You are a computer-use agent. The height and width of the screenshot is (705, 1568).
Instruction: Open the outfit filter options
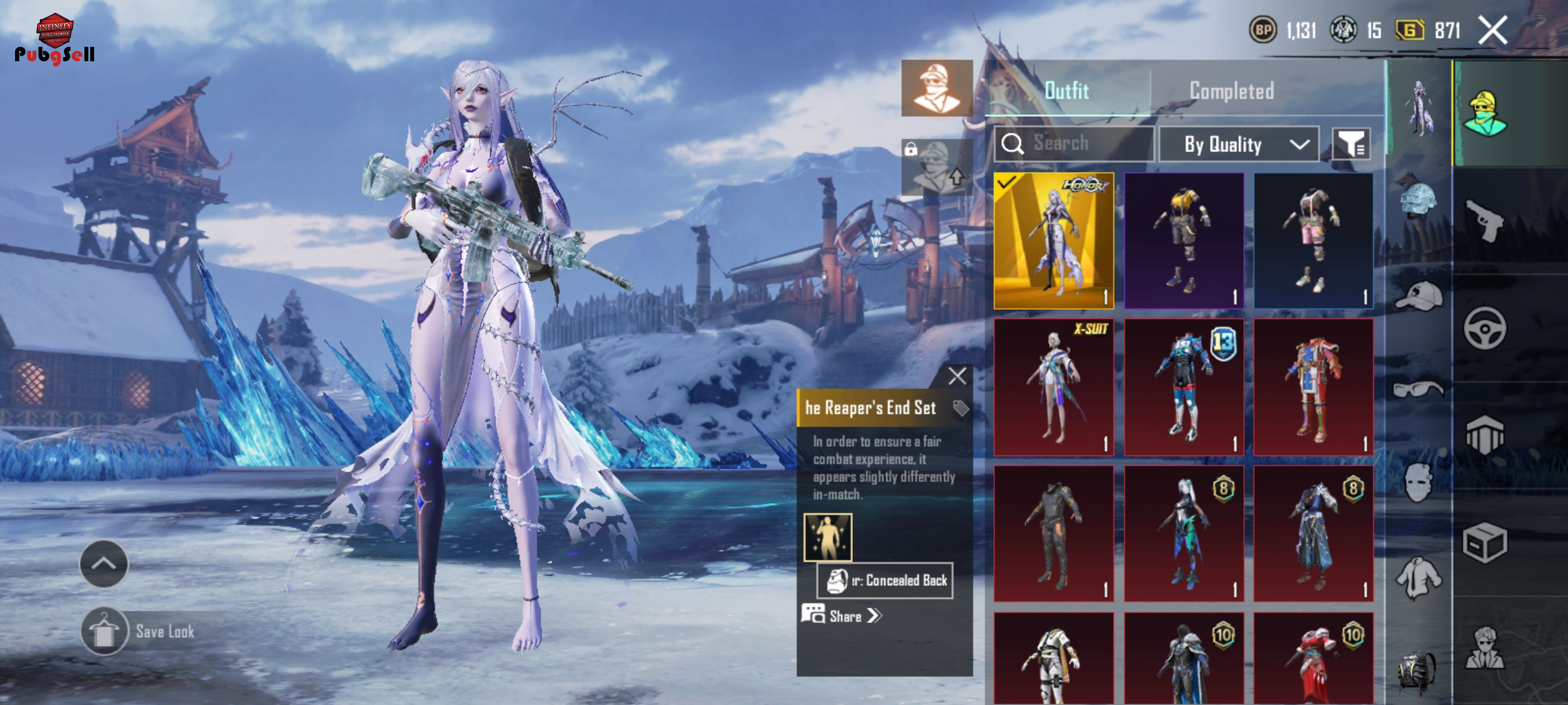1351,144
